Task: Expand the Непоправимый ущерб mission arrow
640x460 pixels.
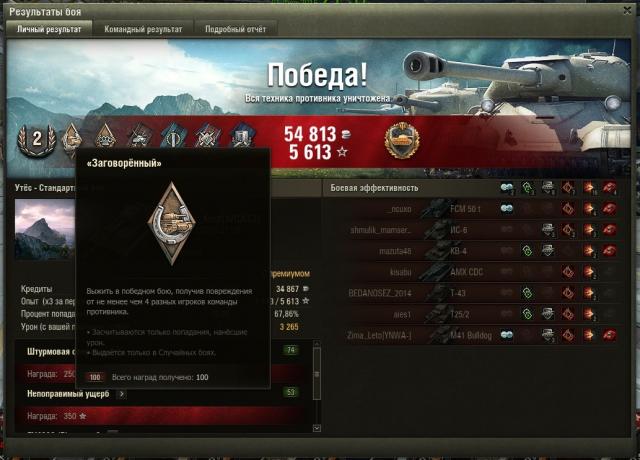Action: [x=123, y=394]
